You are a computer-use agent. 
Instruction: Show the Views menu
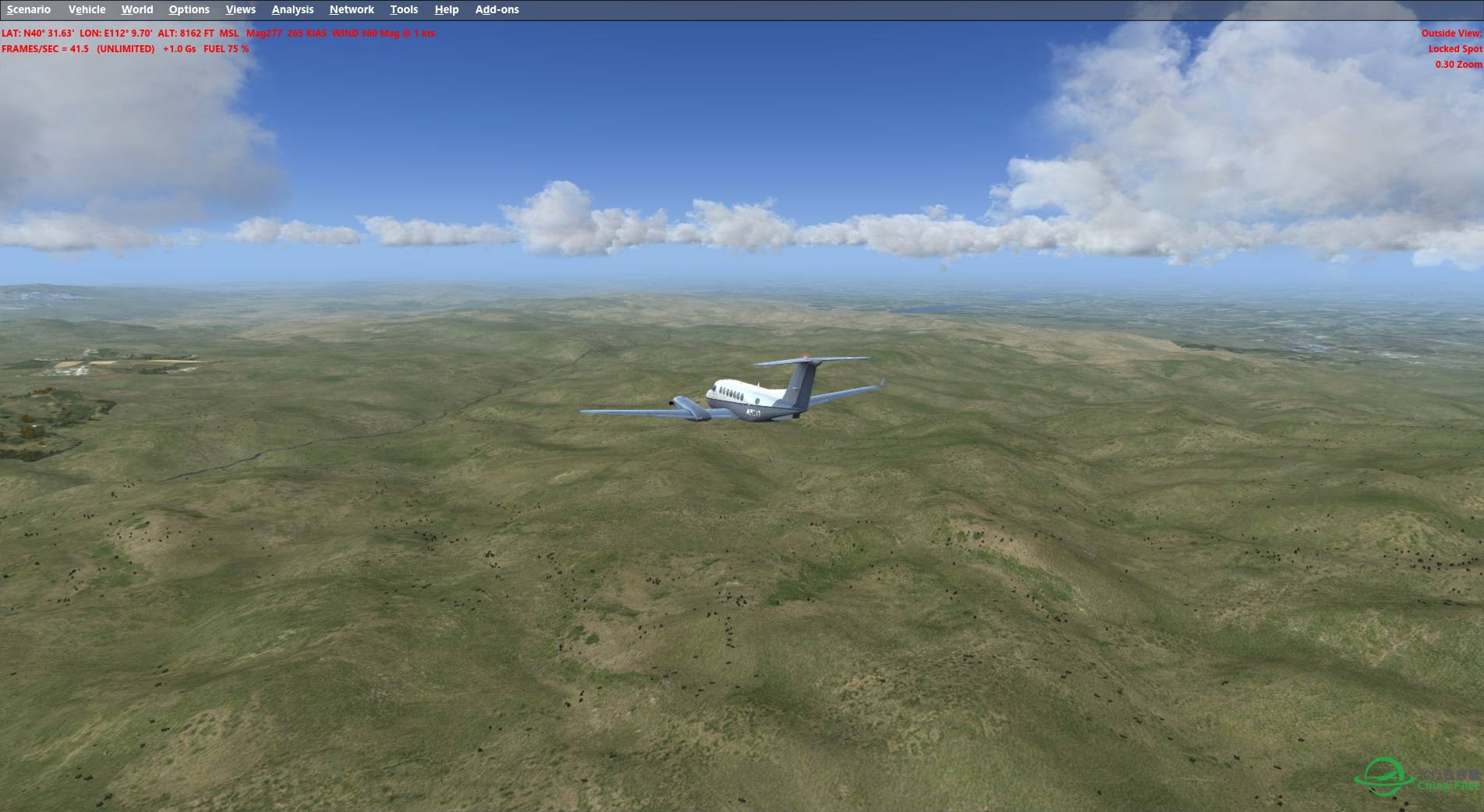click(241, 9)
